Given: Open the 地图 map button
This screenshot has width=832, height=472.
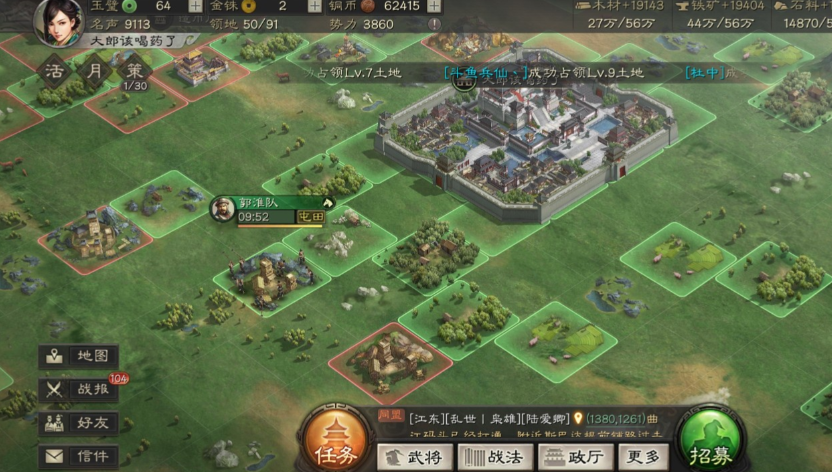Looking at the screenshot, I should pyautogui.click(x=79, y=356).
